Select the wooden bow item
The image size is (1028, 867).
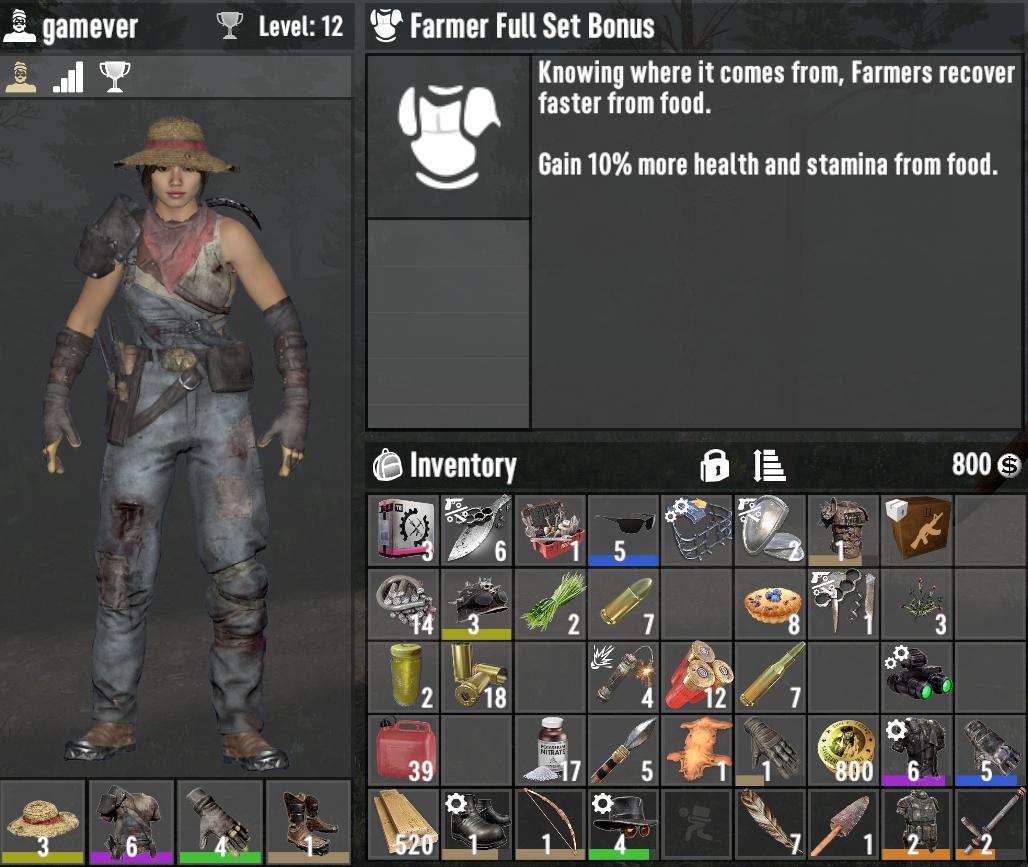pos(550,822)
